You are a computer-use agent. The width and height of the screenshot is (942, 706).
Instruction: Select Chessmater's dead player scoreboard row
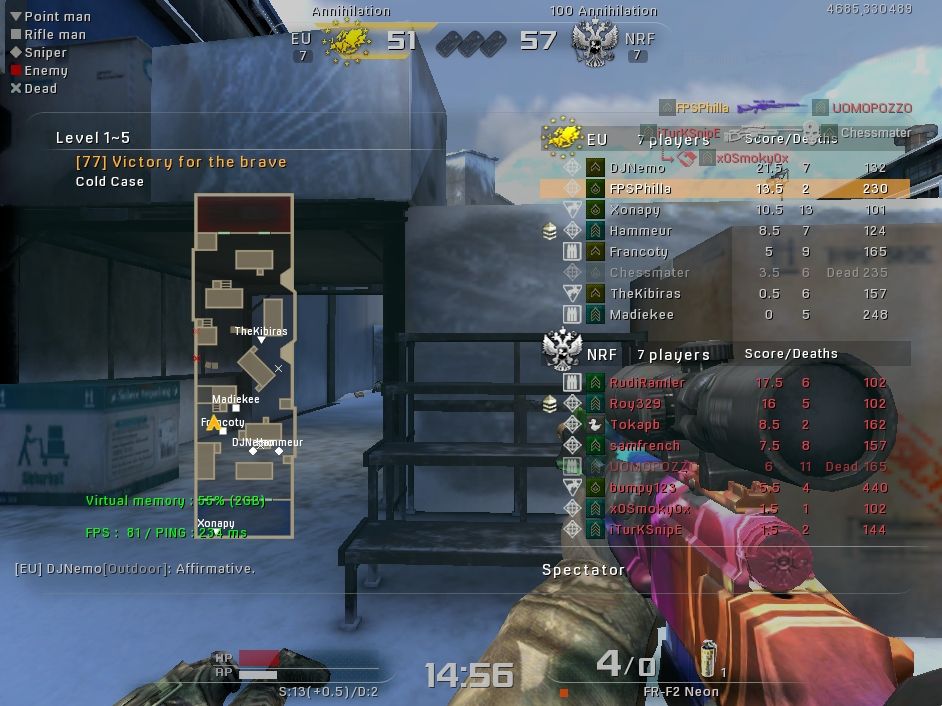[x=725, y=273]
